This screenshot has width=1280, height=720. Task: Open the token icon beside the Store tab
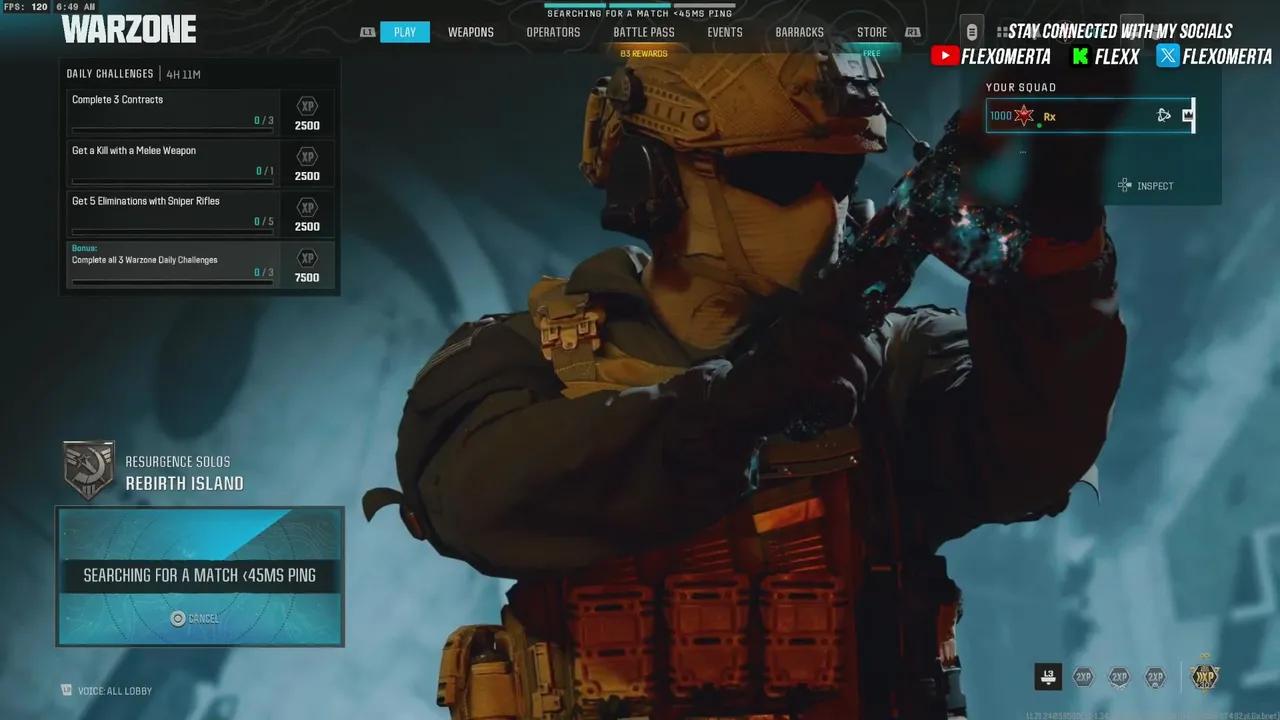point(971,30)
